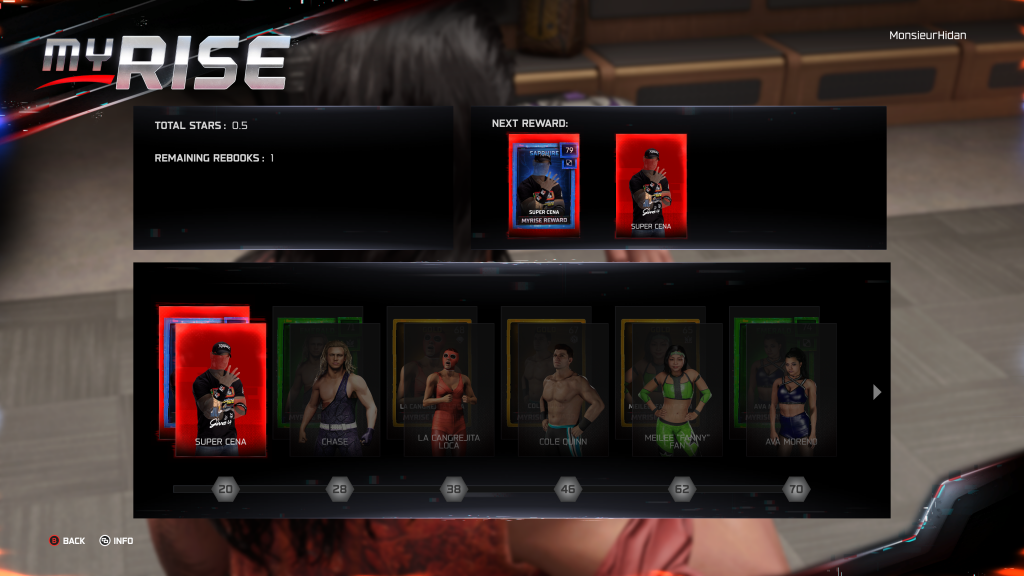Pick the Cole Quinn reward card

(x=563, y=390)
